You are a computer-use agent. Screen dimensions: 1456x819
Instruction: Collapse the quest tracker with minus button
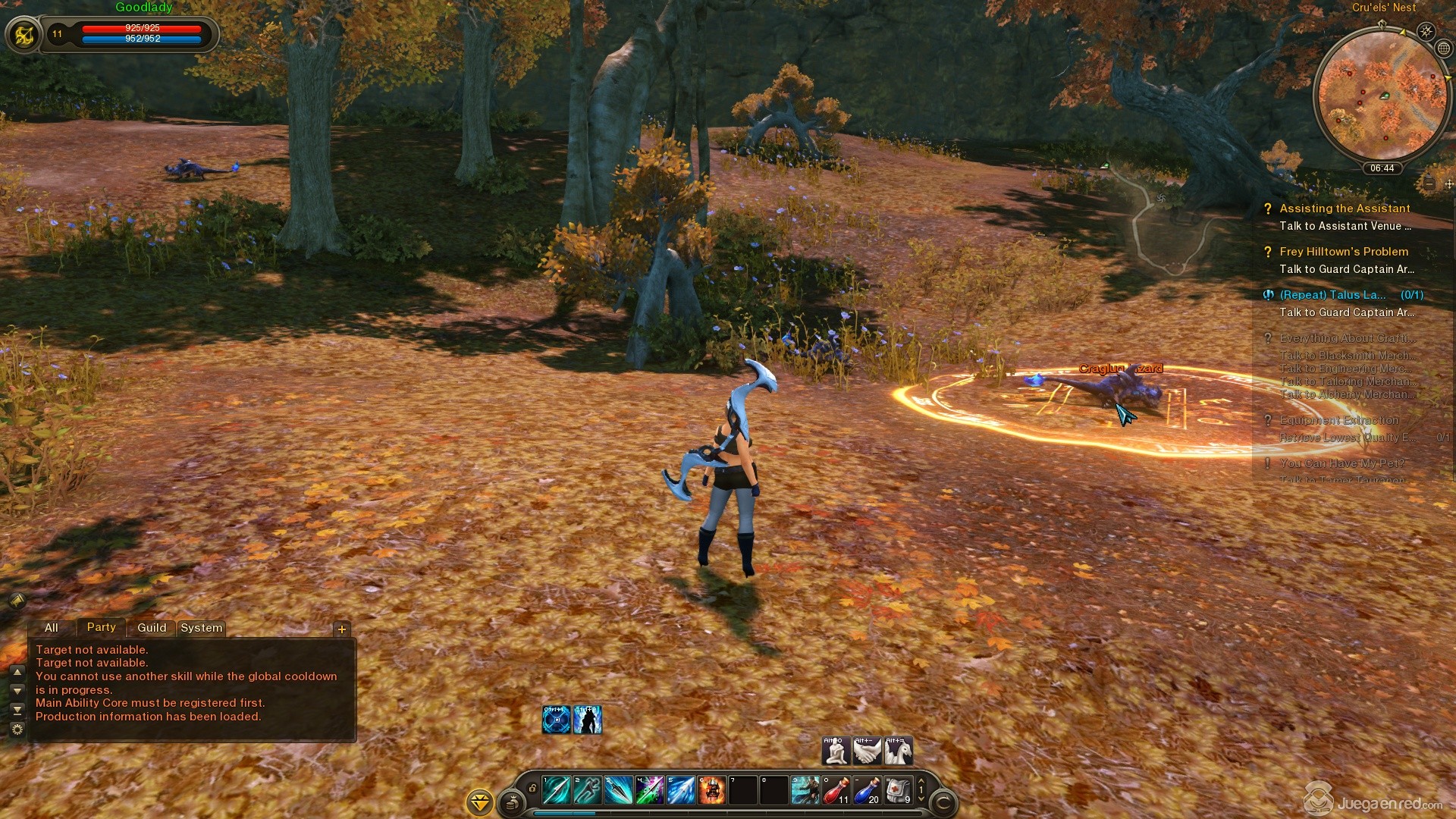[1429, 184]
